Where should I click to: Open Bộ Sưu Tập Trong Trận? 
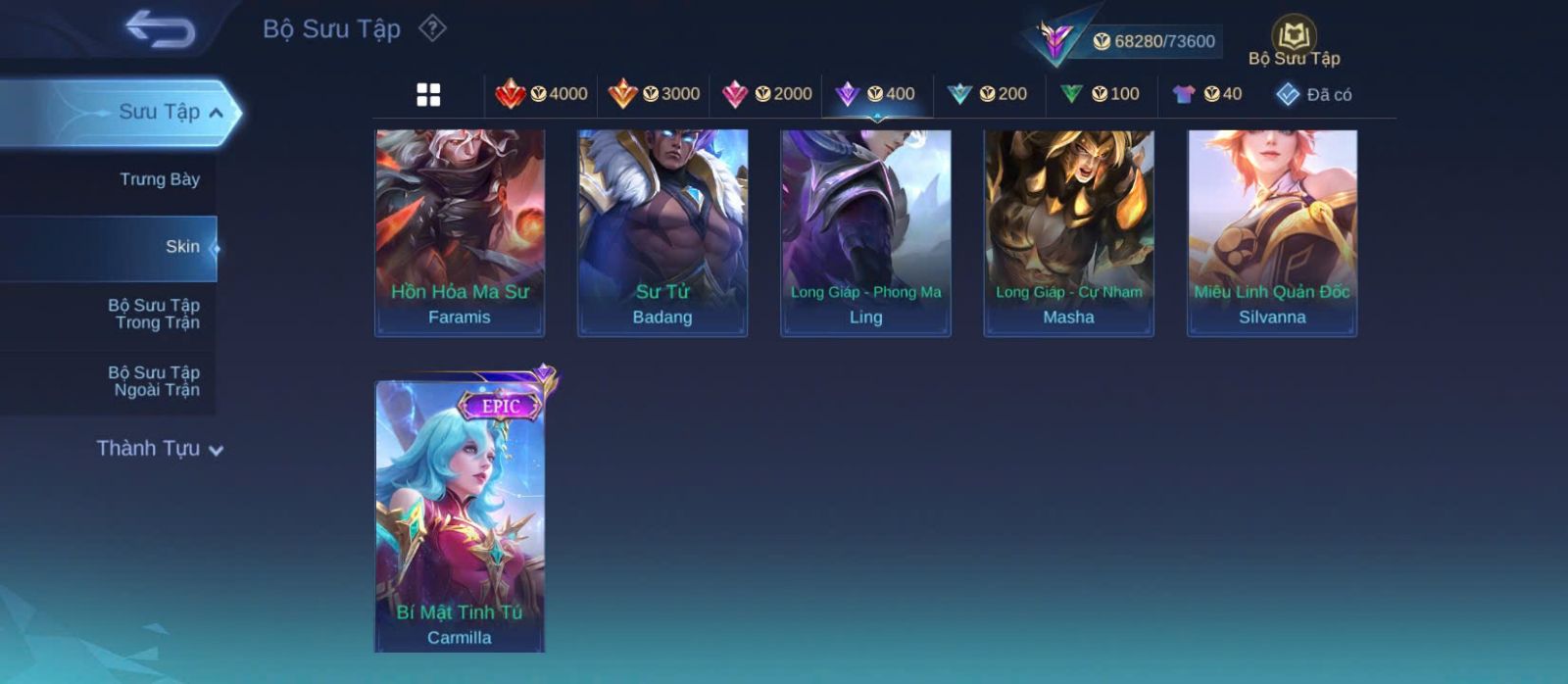154,314
